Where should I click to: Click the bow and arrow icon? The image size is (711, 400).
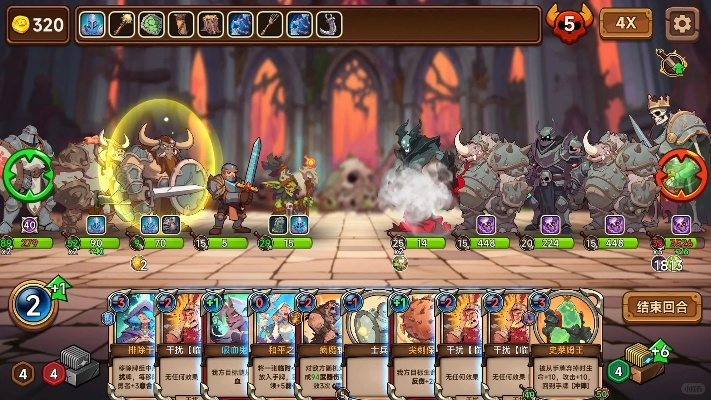click(672, 63)
